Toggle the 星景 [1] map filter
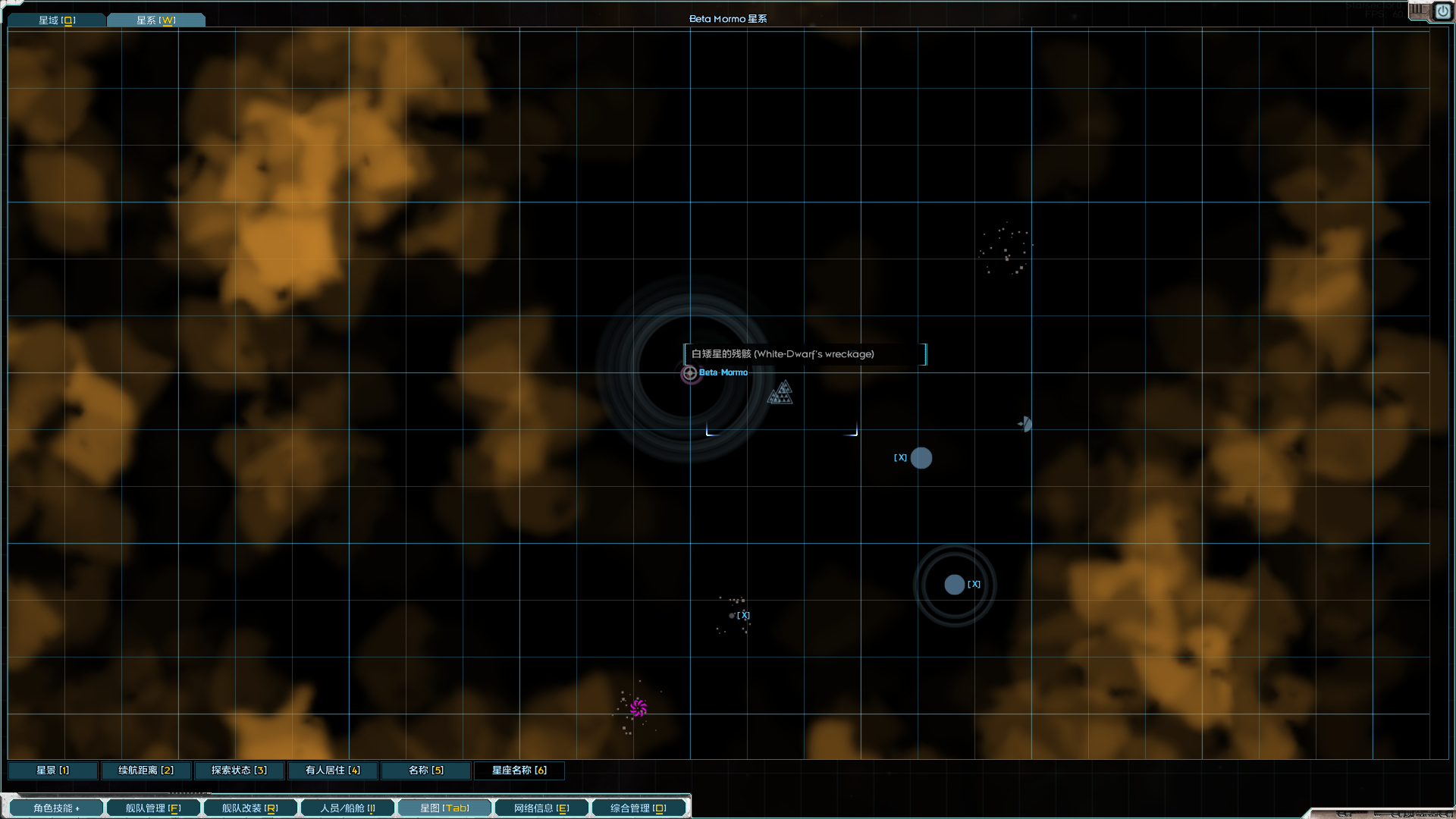Image resolution: width=1456 pixels, height=819 pixels. tap(52, 770)
